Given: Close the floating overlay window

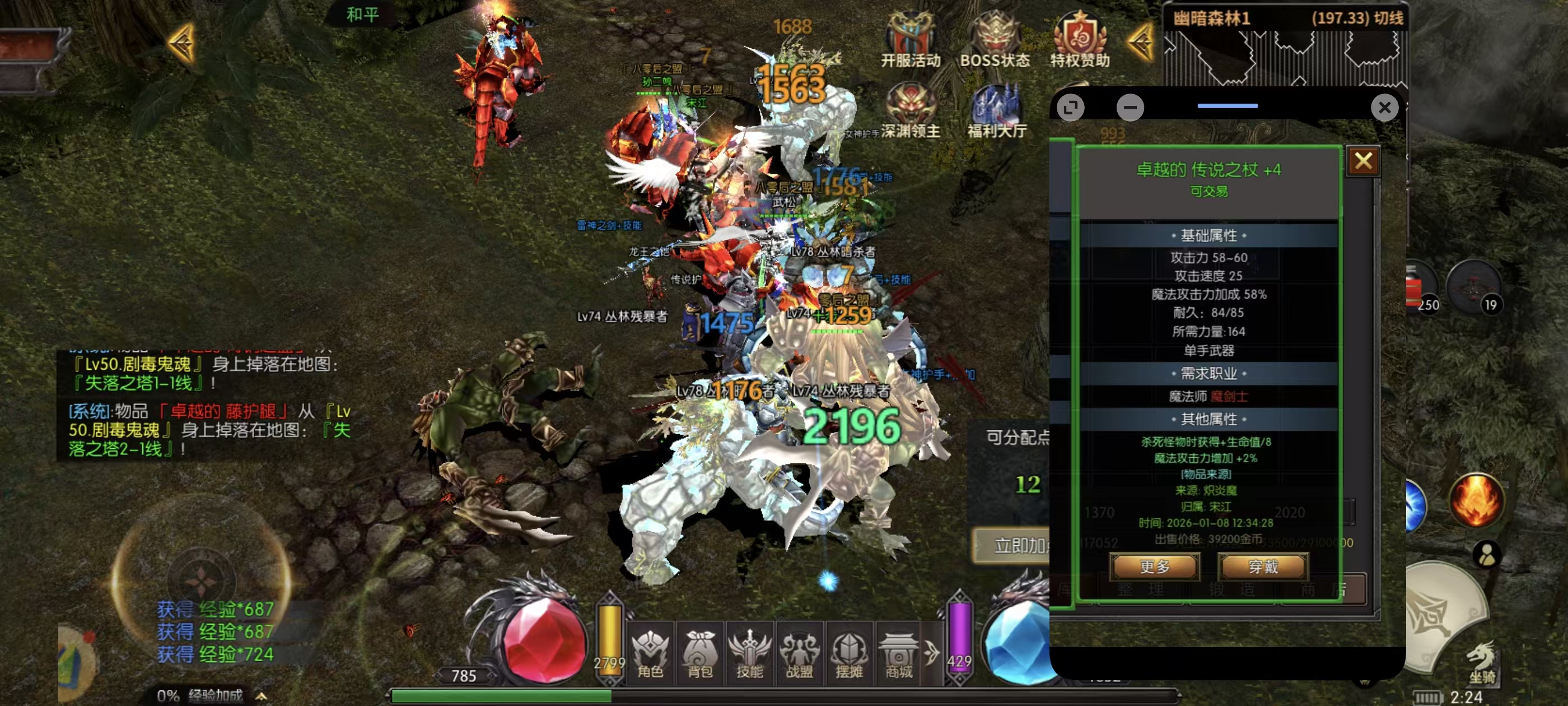Looking at the screenshot, I should click(x=1384, y=108).
